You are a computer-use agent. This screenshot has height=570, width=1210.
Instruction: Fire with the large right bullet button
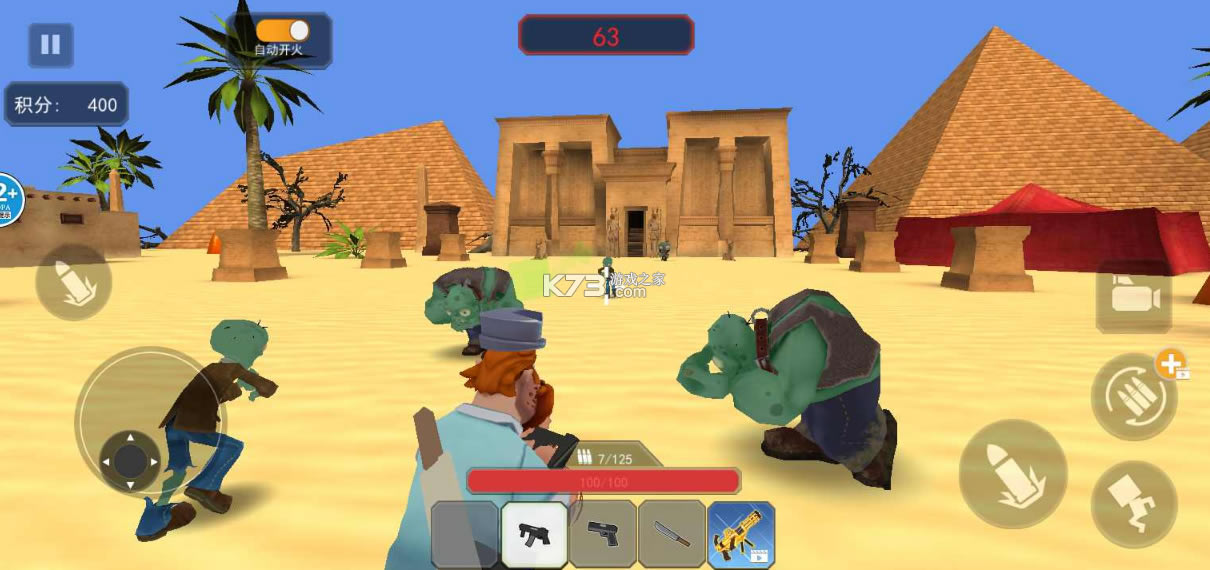pos(1012,472)
